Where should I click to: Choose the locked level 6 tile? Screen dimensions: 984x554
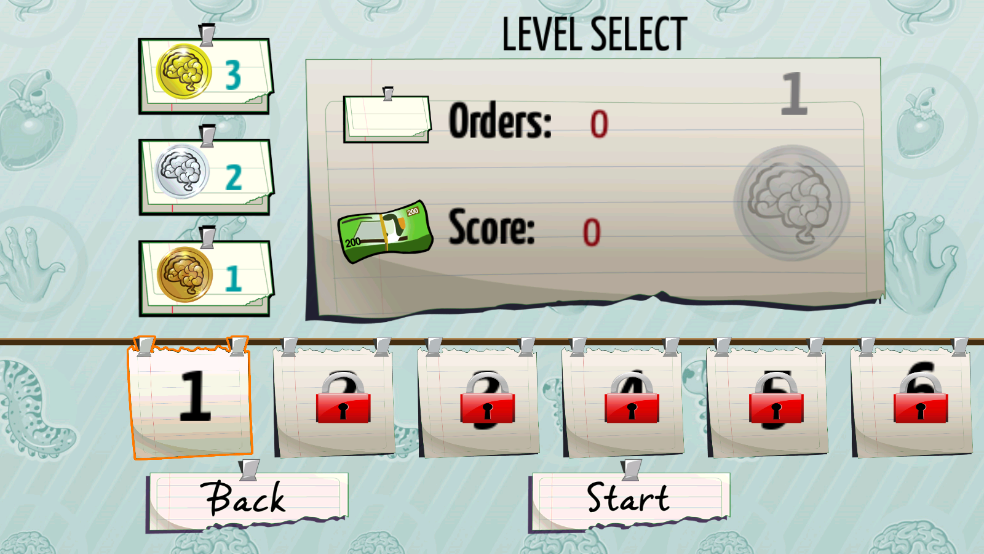(910, 402)
